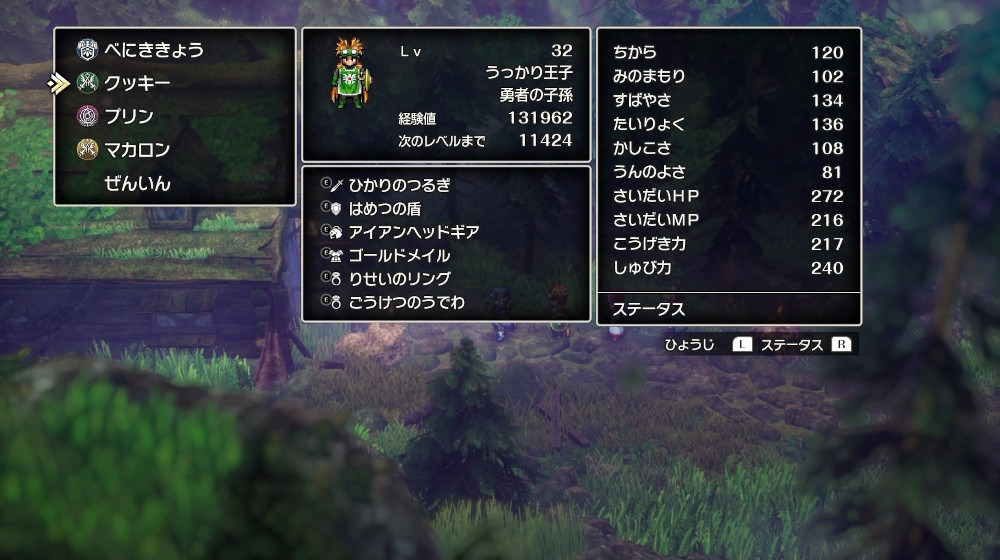Pick マカロン from the party list
Screen dimensions: 1000x560
pos(137,150)
